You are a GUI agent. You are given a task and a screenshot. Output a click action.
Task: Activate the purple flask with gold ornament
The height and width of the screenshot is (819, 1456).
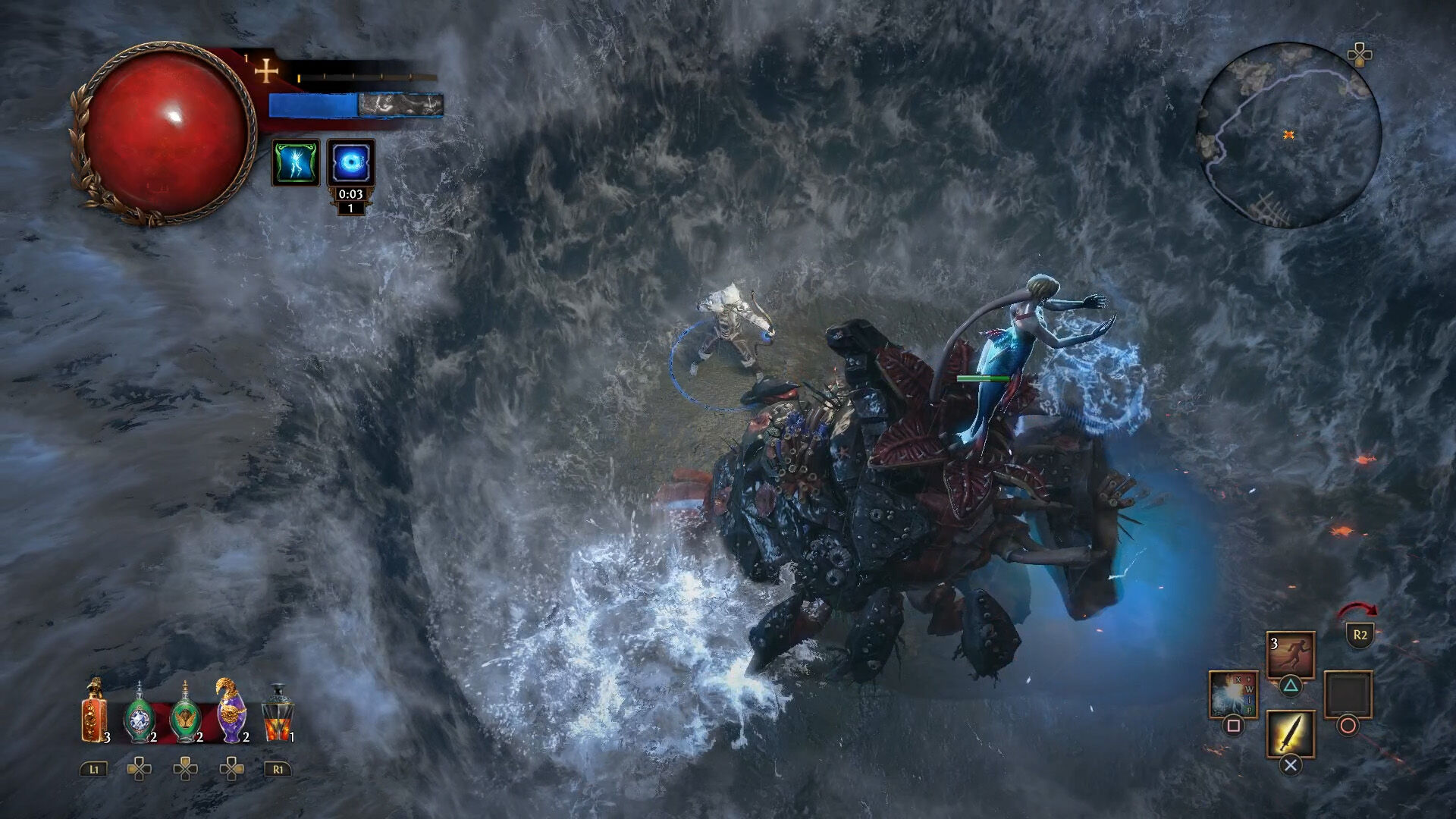231,711
